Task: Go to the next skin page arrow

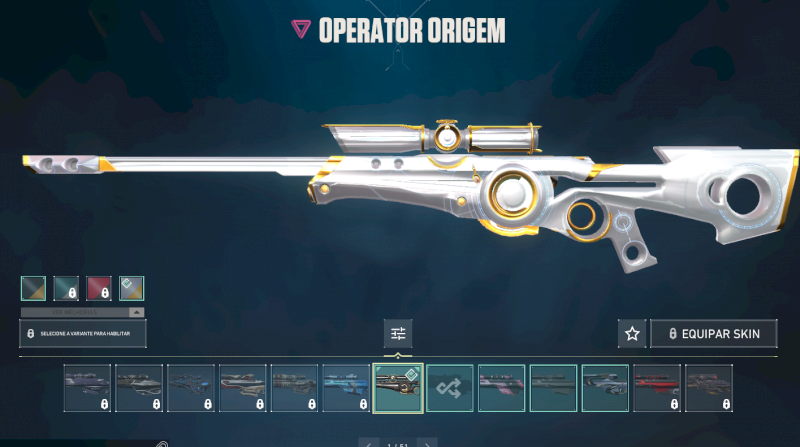Action: 428,443
